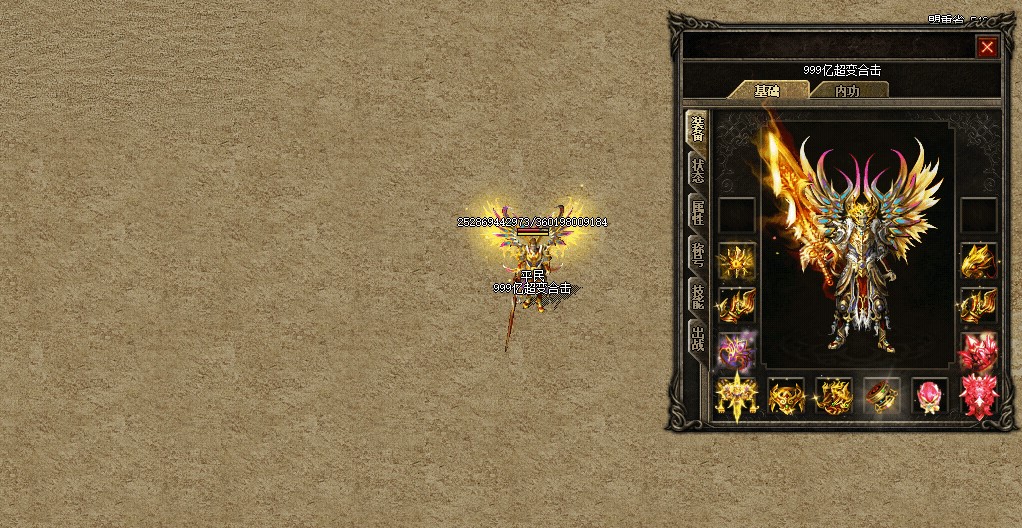This screenshot has height=528, width=1022.
Task: Open the 属性 side tab
Action: click(x=697, y=211)
